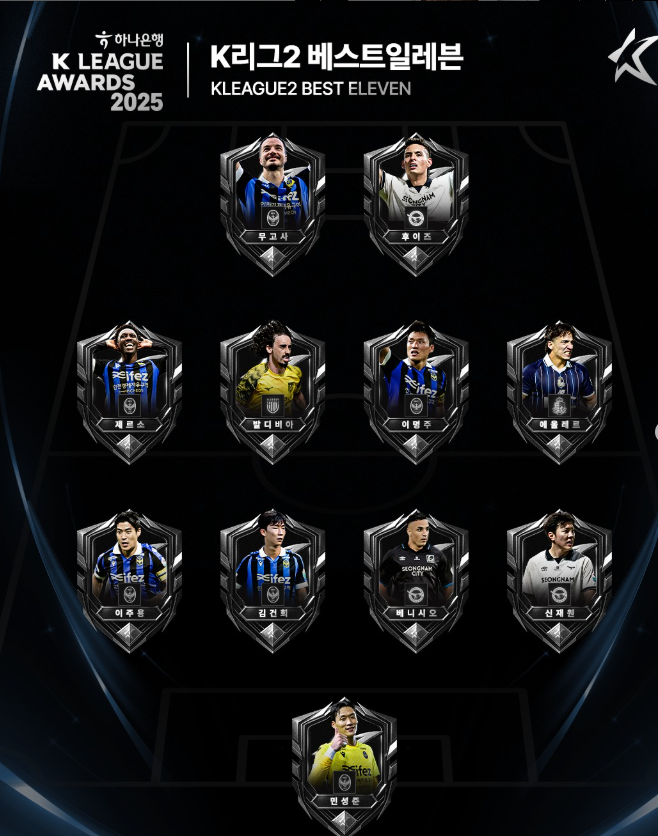Click the K League Awards 2025 logo
This screenshot has width=658, height=836.
coord(100,70)
